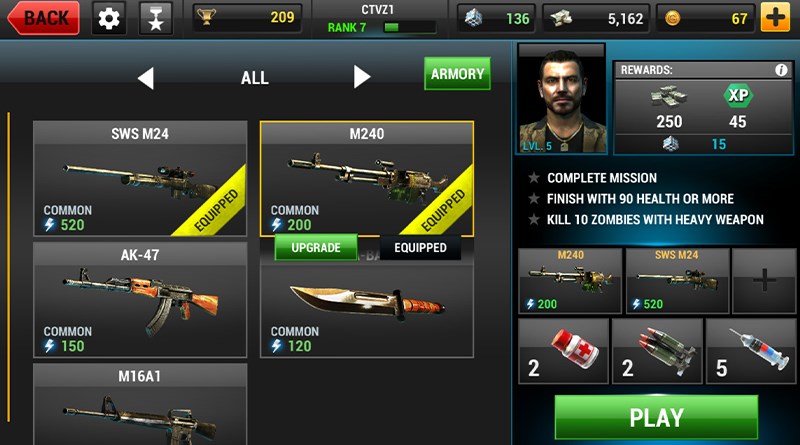Select the SWS M24 loadout slot
Screen dimensions: 800x445
pyautogui.click(x=676, y=281)
